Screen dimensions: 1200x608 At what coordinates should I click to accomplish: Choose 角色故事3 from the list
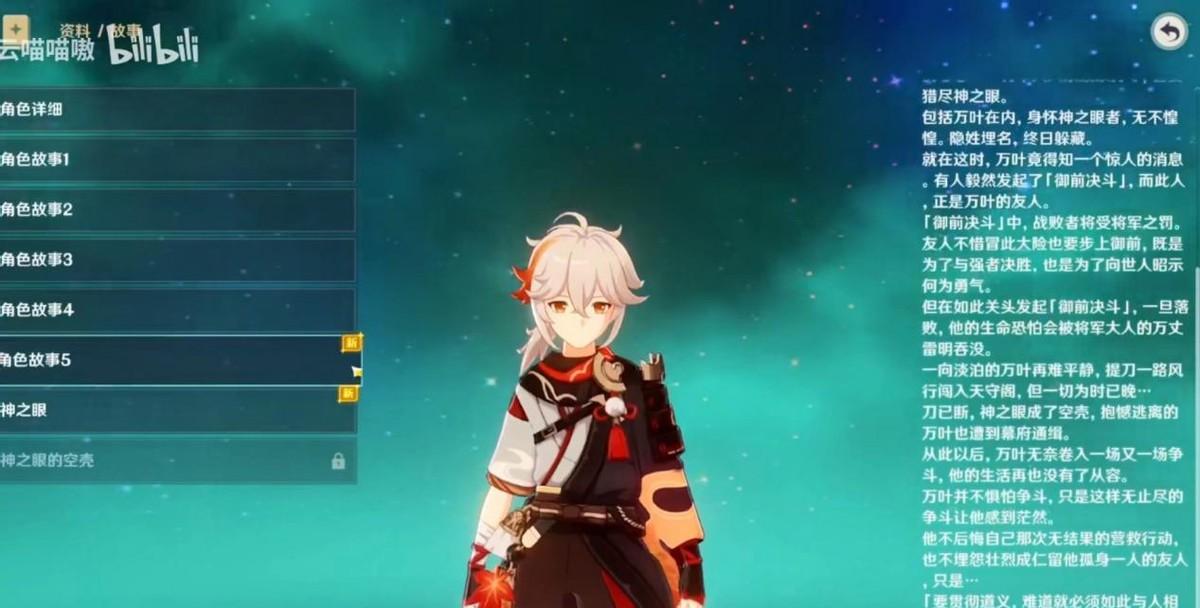(x=177, y=260)
